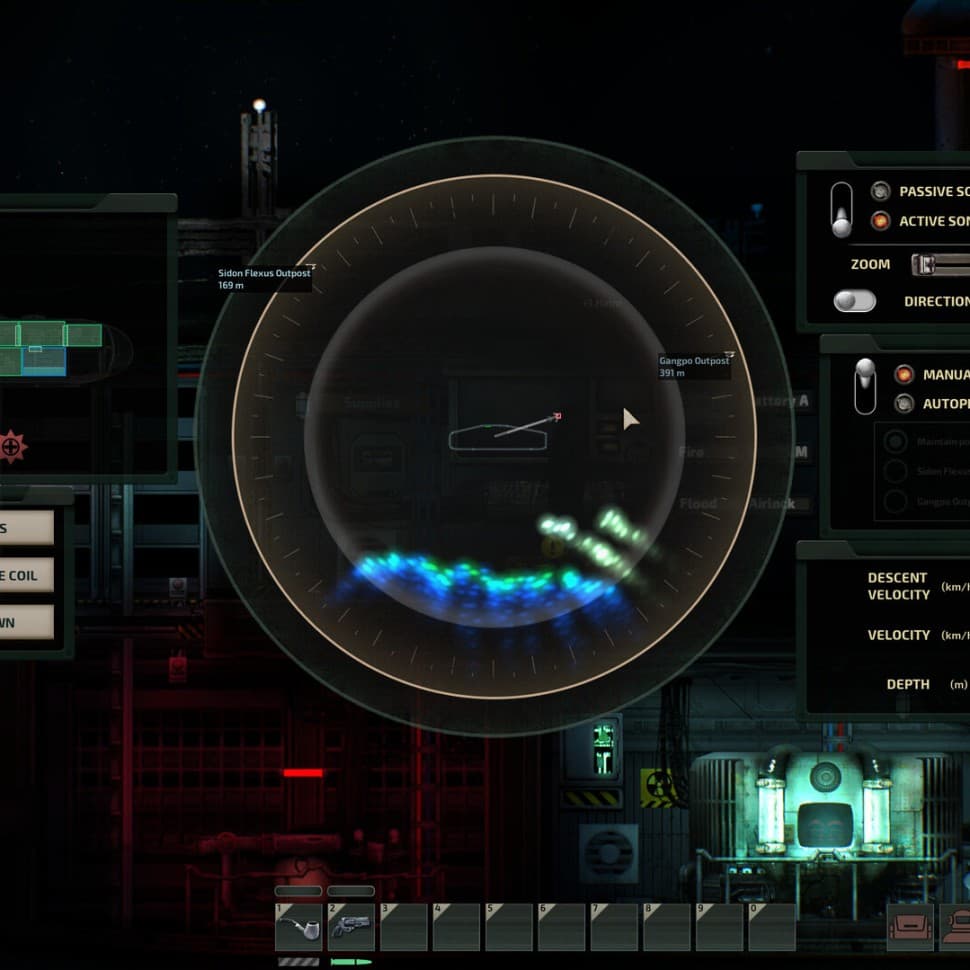Click the Coil button on the left panel
Viewport: 970px width, 970px height.
coord(26,575)
